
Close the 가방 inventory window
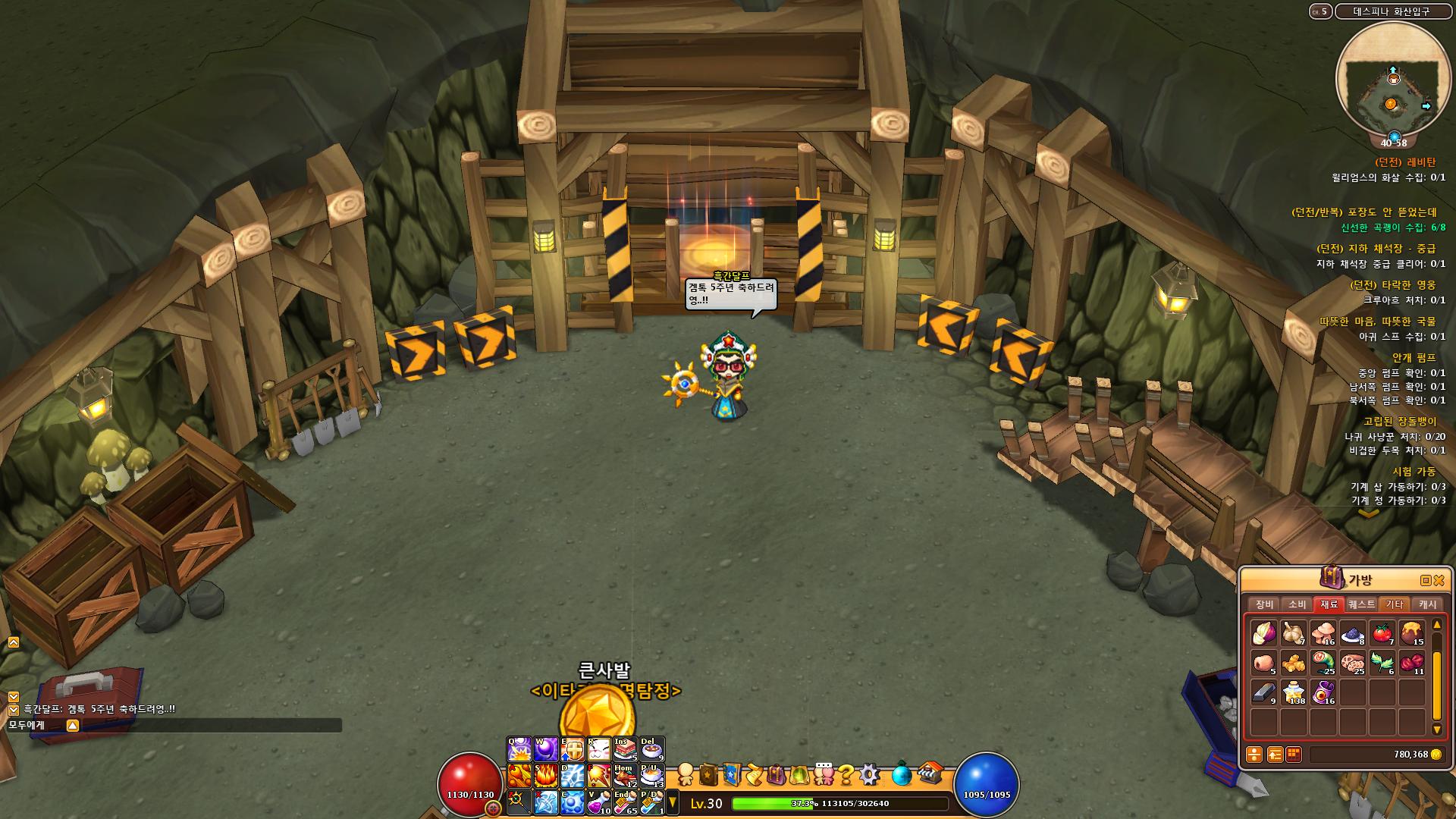[x=1439, y=580]
